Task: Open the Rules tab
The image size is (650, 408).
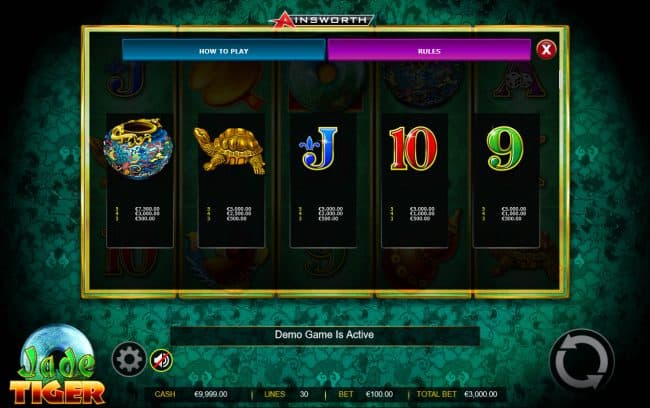Action: pos(428,50)
